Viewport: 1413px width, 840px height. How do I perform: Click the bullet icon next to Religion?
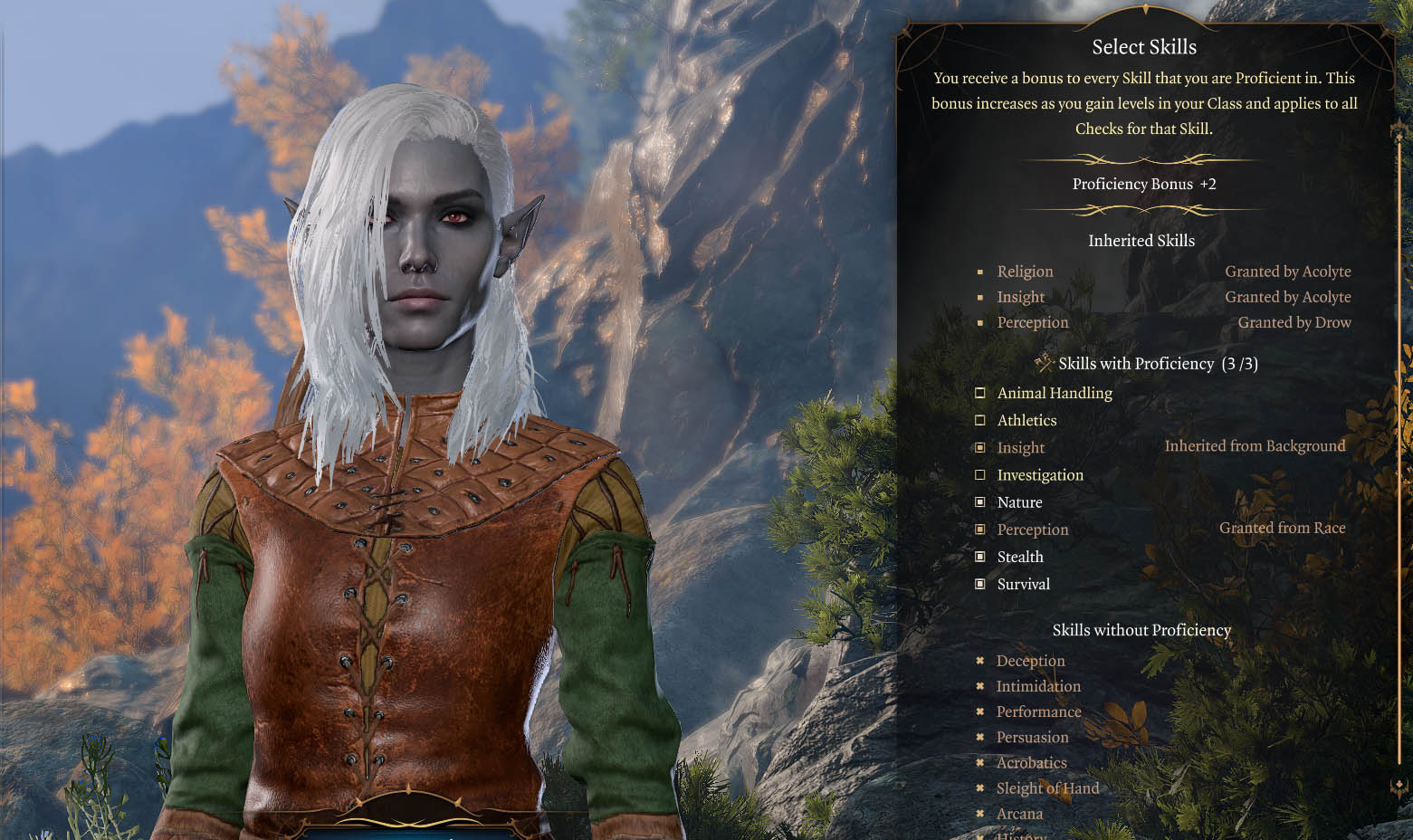click(x=980, y=272)
